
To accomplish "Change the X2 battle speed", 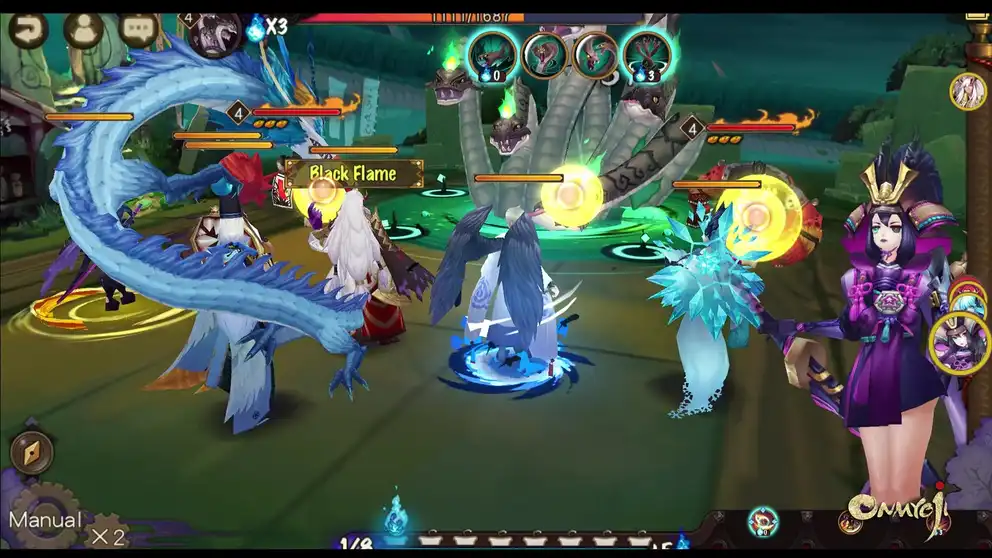I will [108, 536].
